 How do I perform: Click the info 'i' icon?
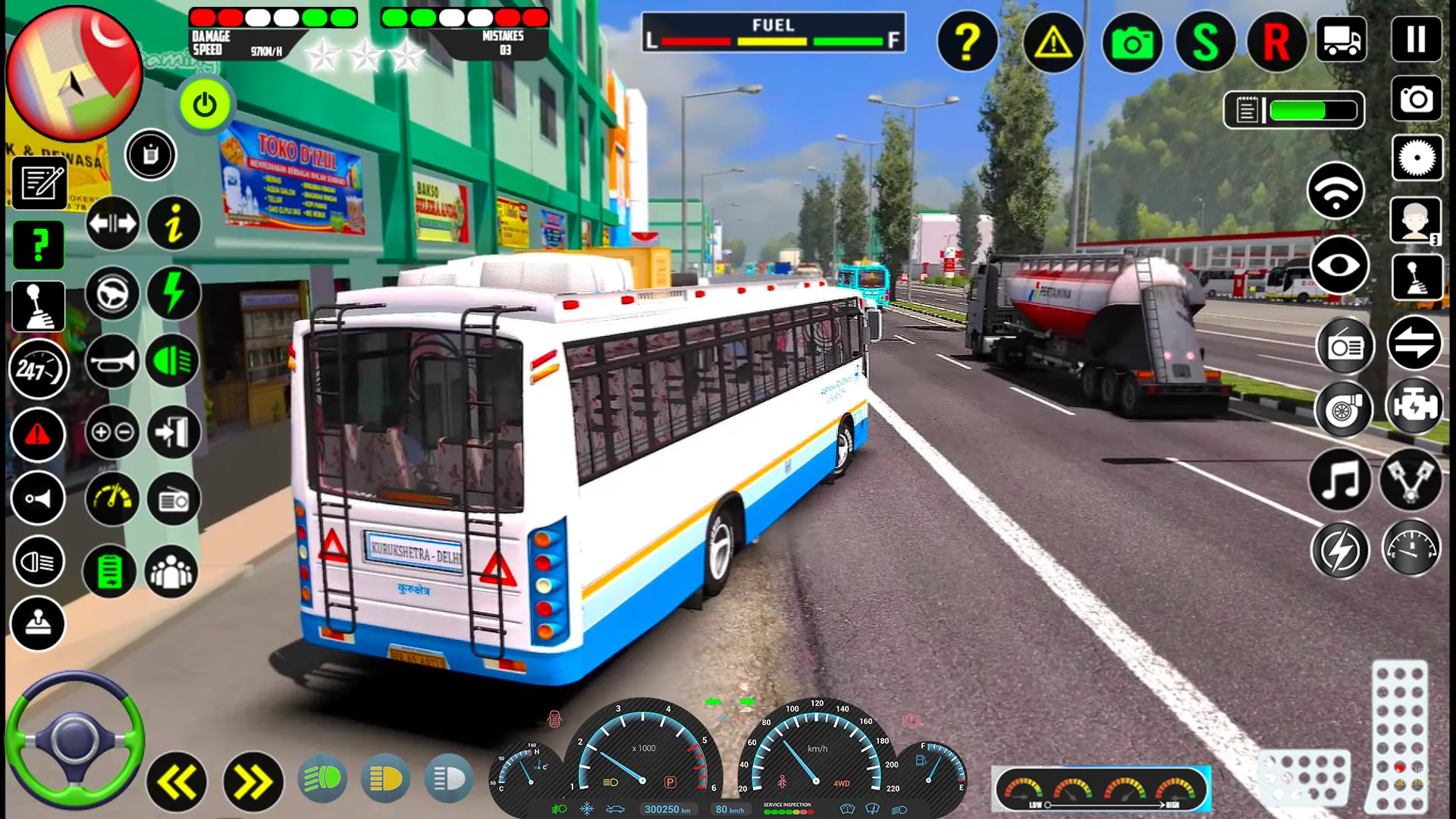[x=174, y=224]
